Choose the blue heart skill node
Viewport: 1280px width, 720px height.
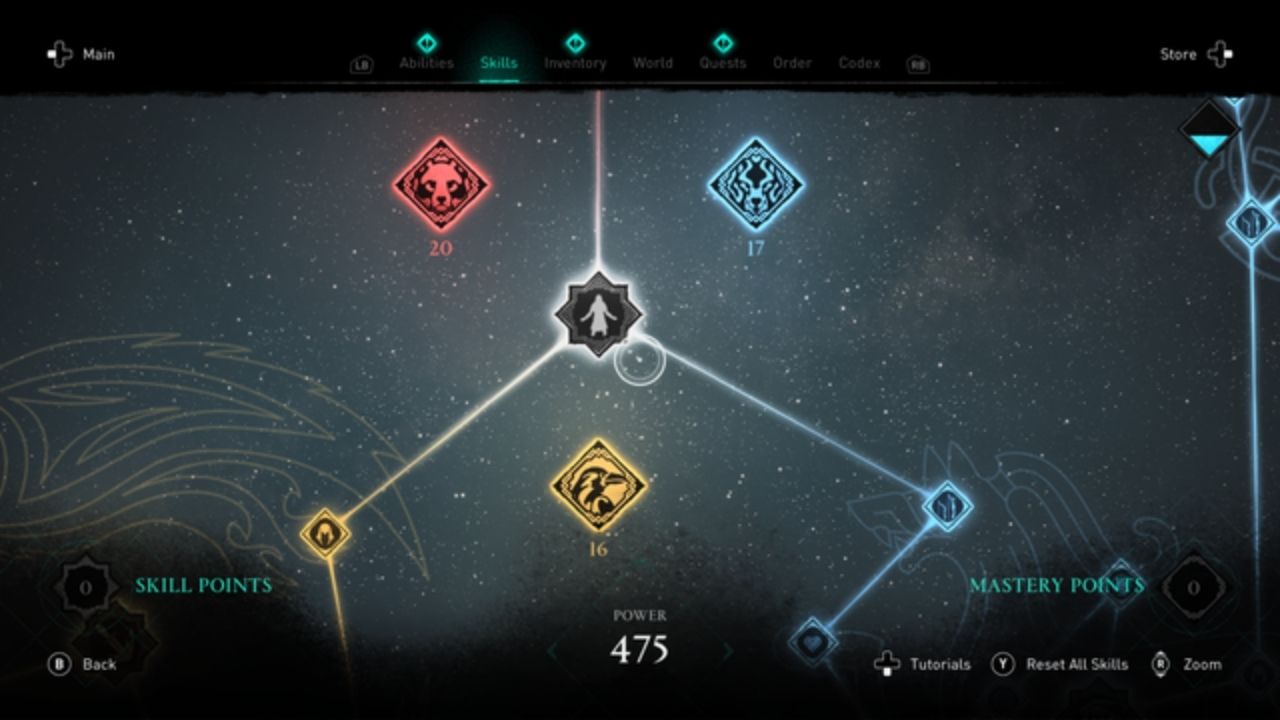tap(812, 641)
